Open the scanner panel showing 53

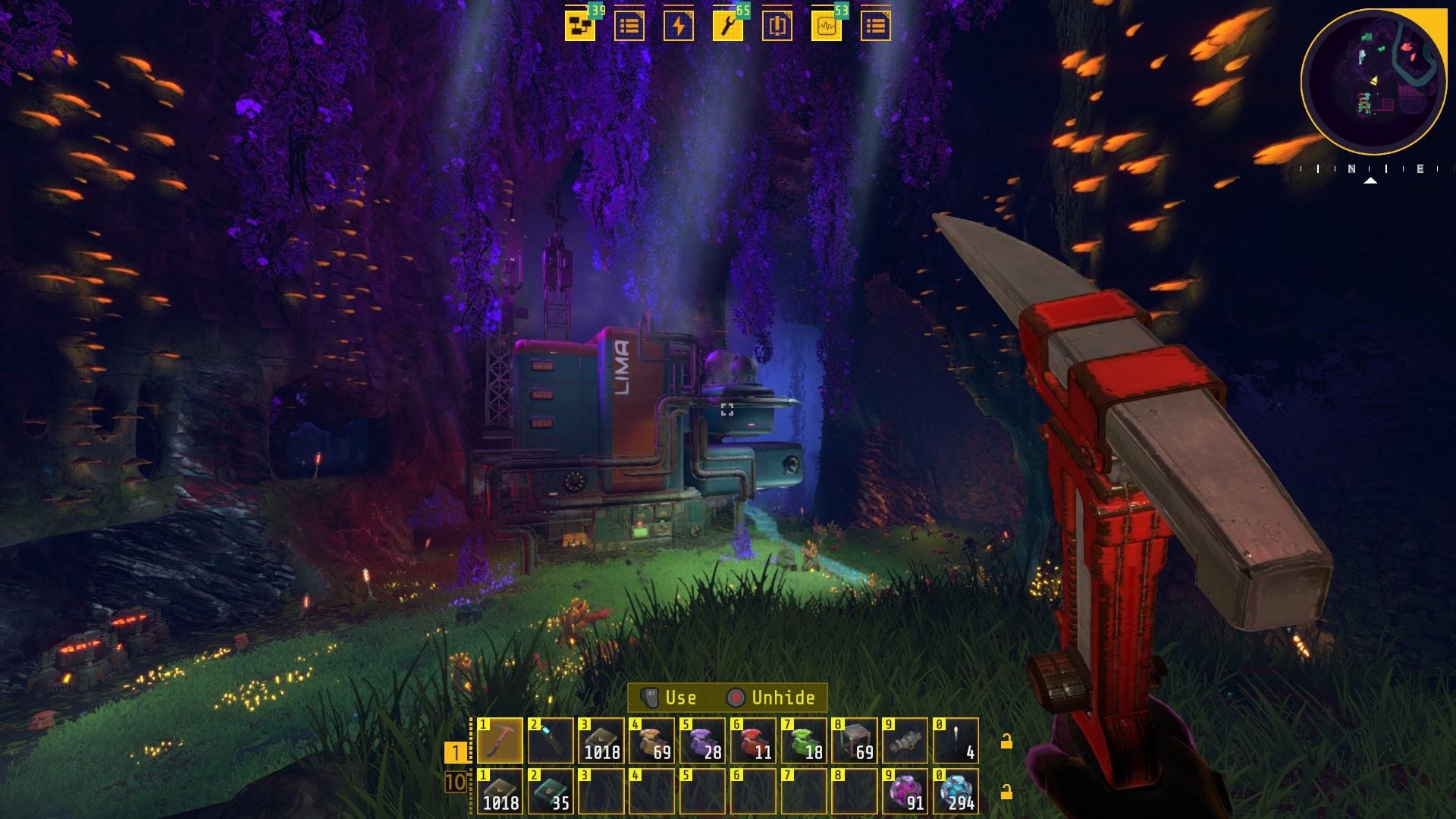pos(827,25)
